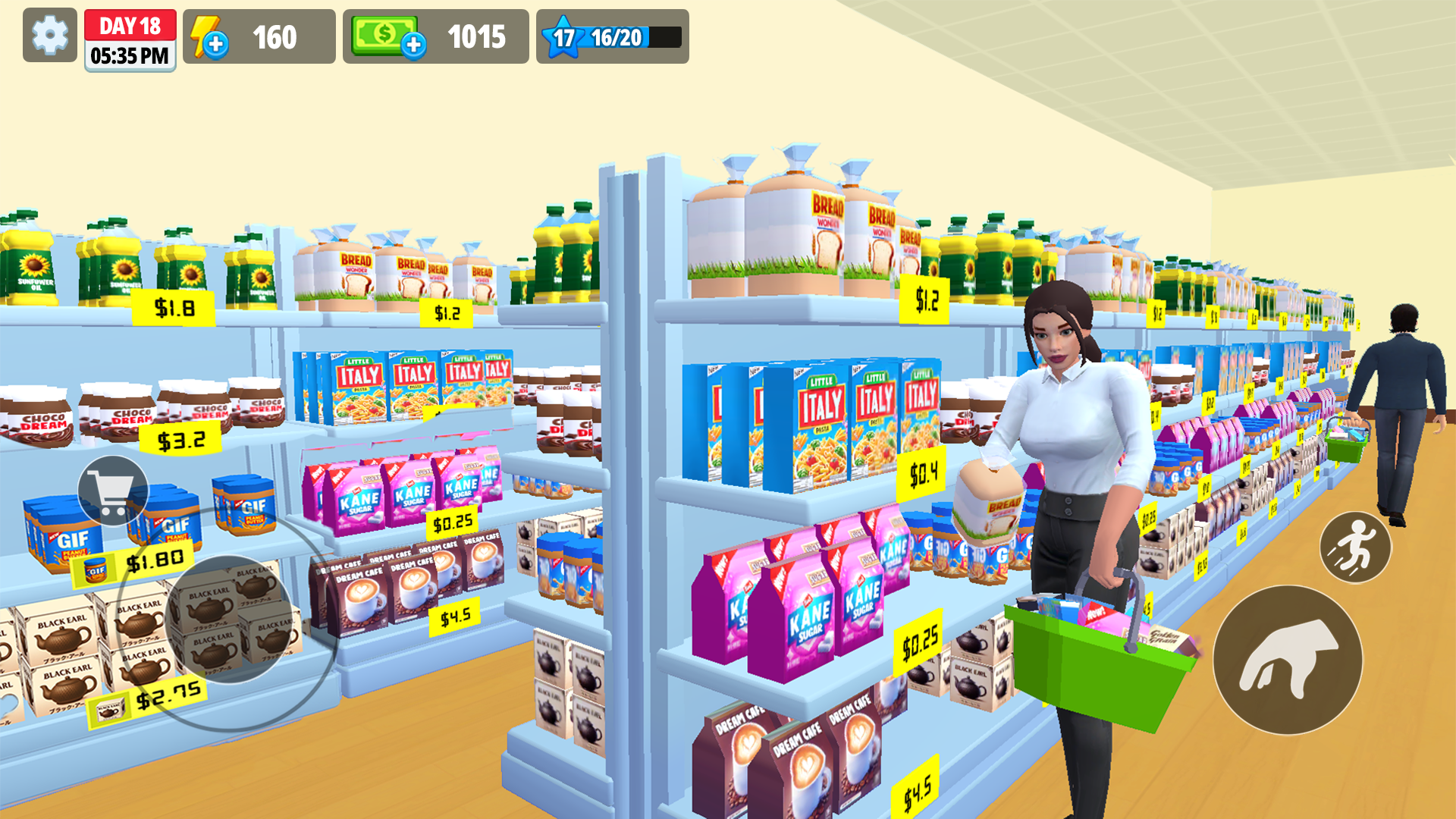Click the 05:35 PM time display
The width and height of the screenshot is (1456, 819).
pyautogui.click(x=130, y=54)
